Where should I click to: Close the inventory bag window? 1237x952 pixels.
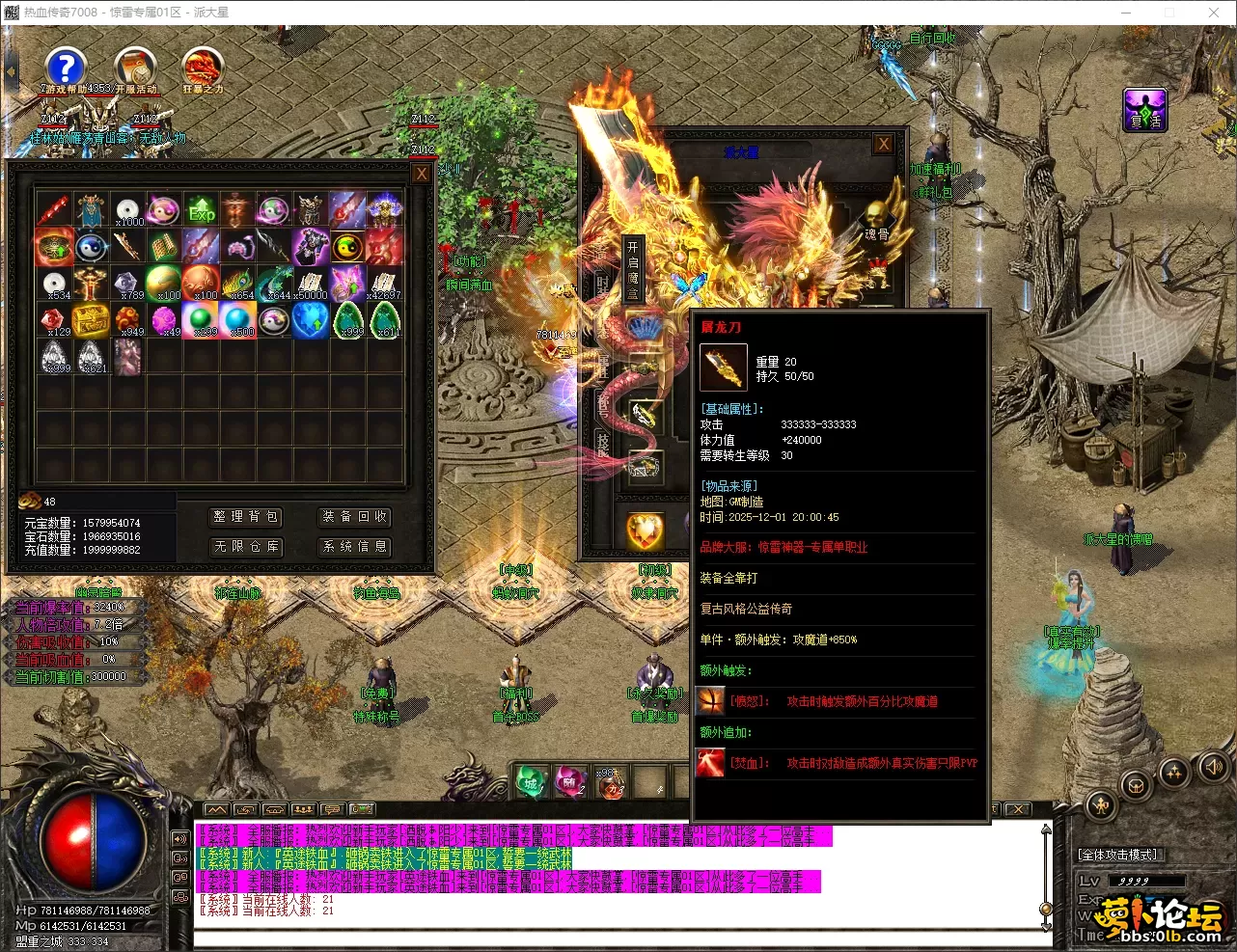[421, 174]
